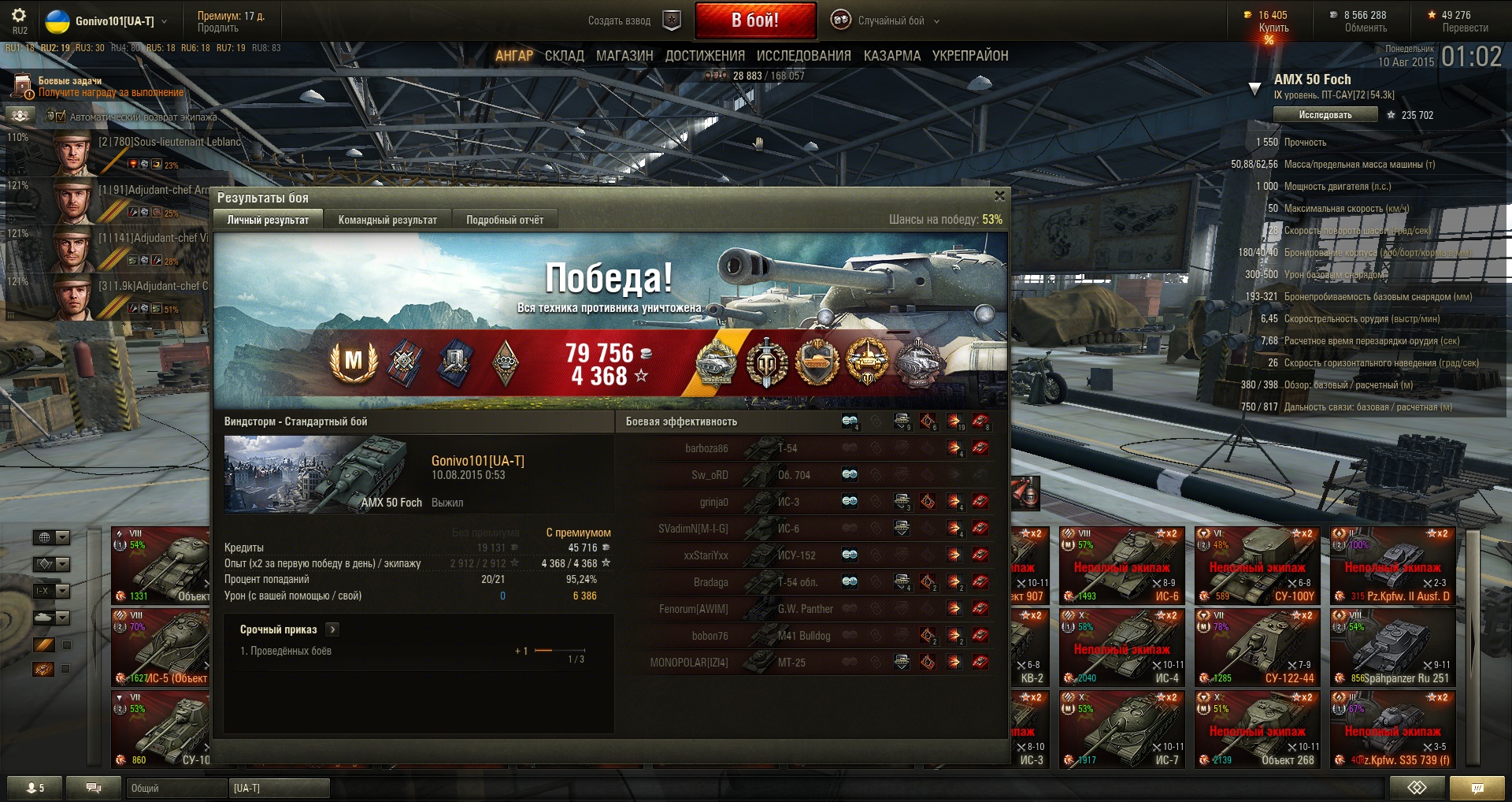Open ДОСТИЖЕНИЯ in the top menu
1512x802 pixels.
click(x=705, y=56)
